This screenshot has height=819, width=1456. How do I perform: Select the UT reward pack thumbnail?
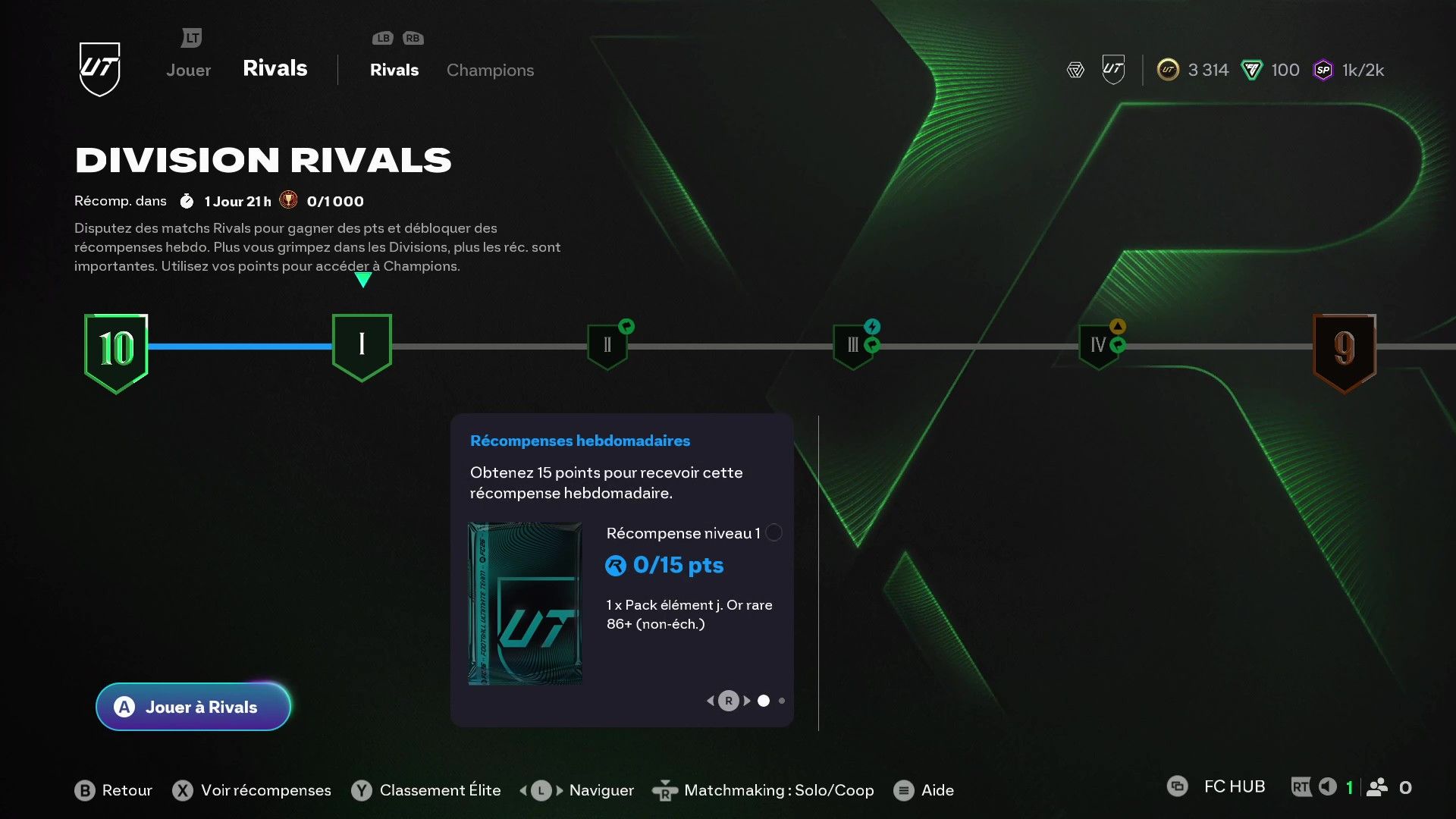(524, 603)
